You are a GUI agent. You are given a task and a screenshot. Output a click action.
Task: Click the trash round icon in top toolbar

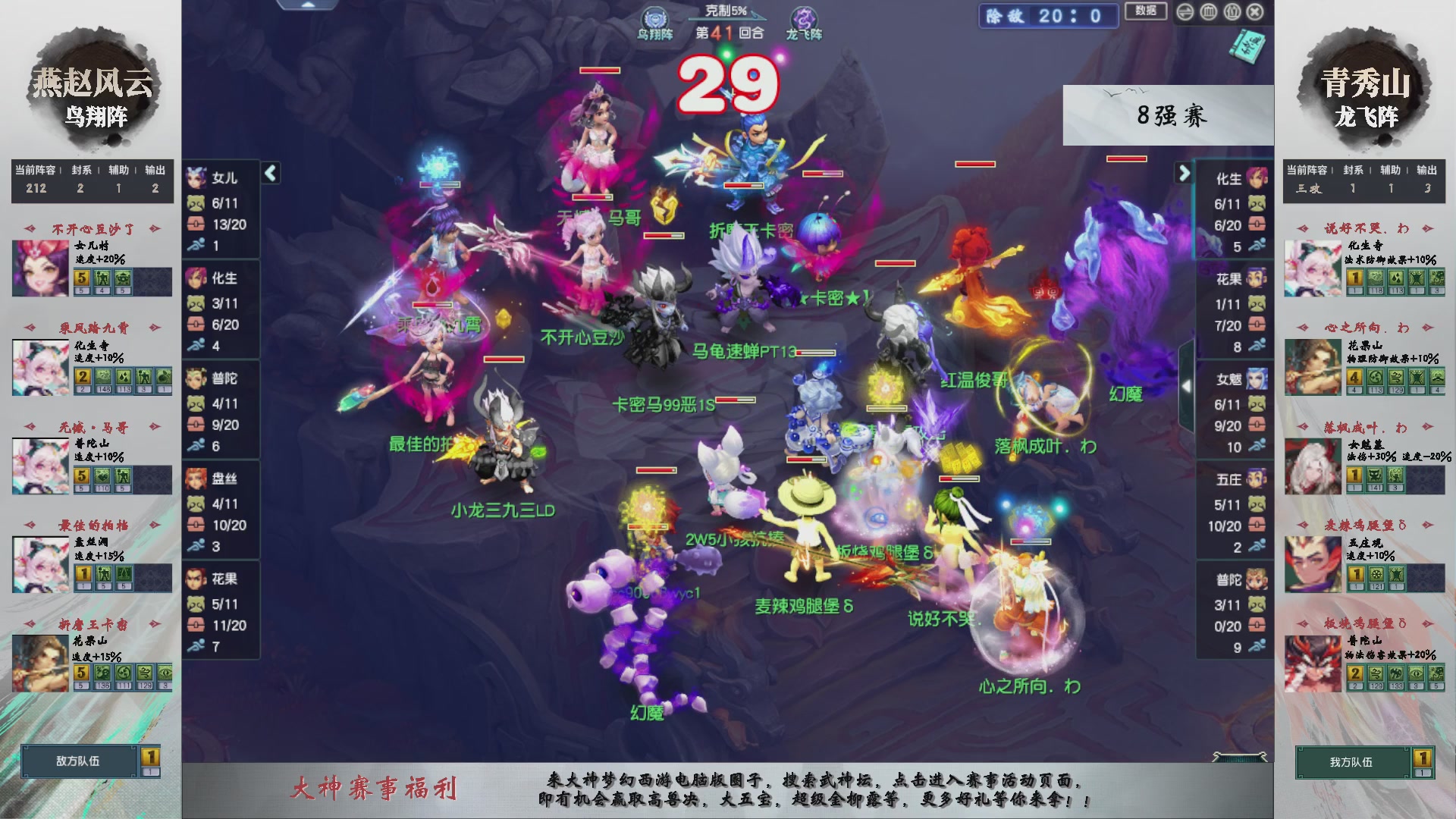tap(1208, 12)
